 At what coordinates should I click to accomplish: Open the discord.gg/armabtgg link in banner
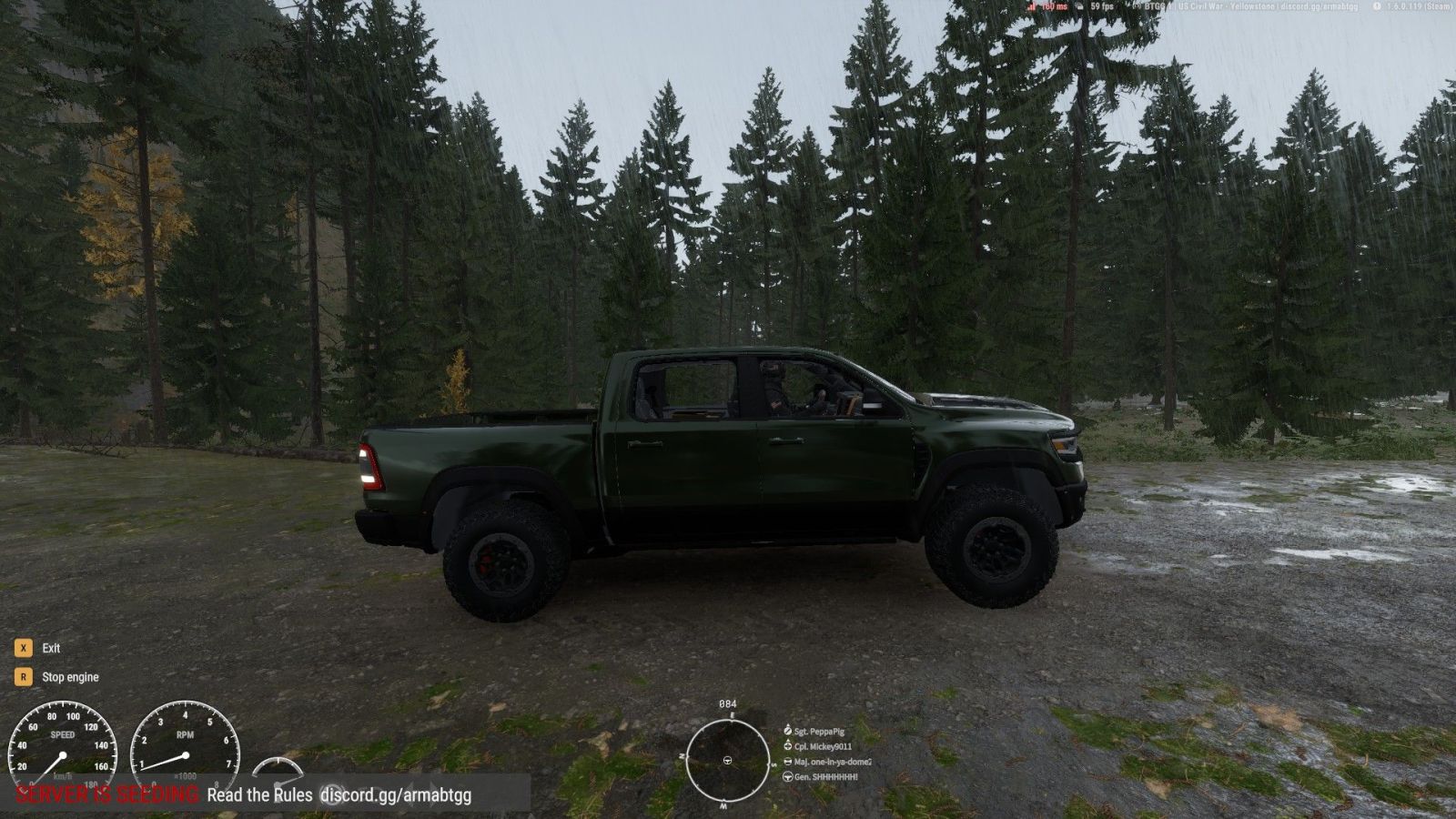point(396,795)
